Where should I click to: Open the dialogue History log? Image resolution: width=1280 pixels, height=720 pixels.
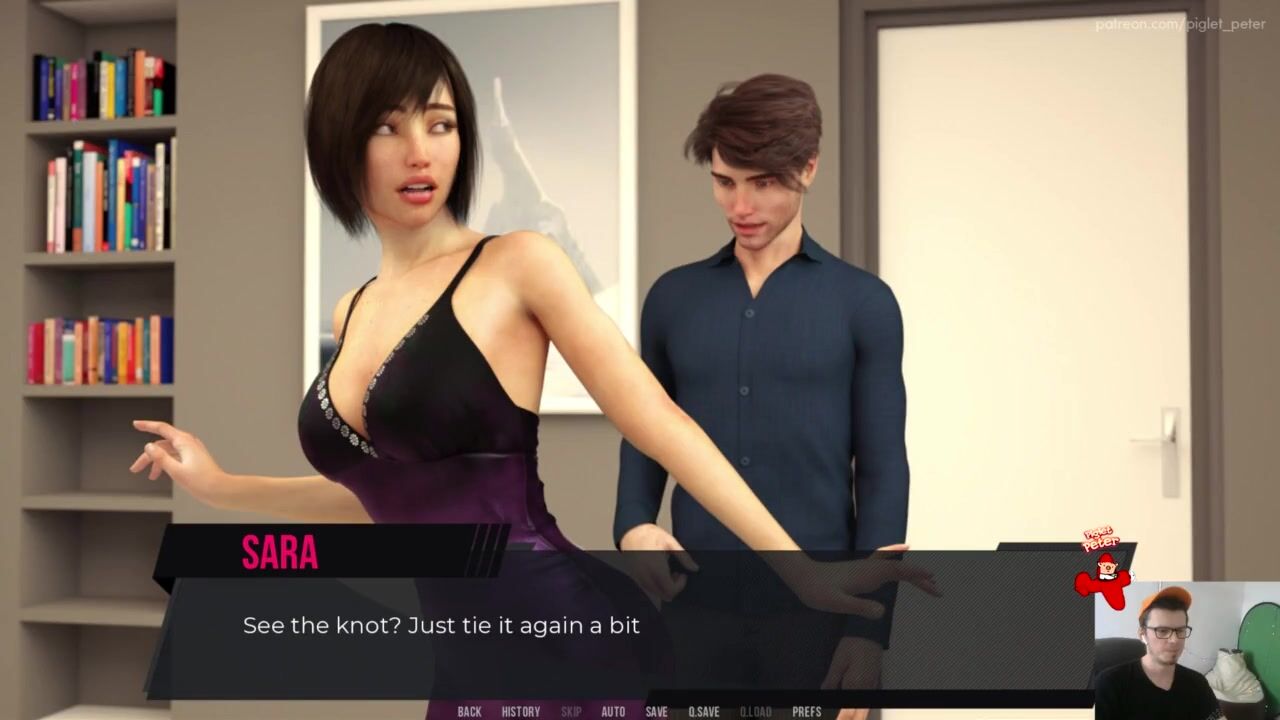[x=520, y=712]
